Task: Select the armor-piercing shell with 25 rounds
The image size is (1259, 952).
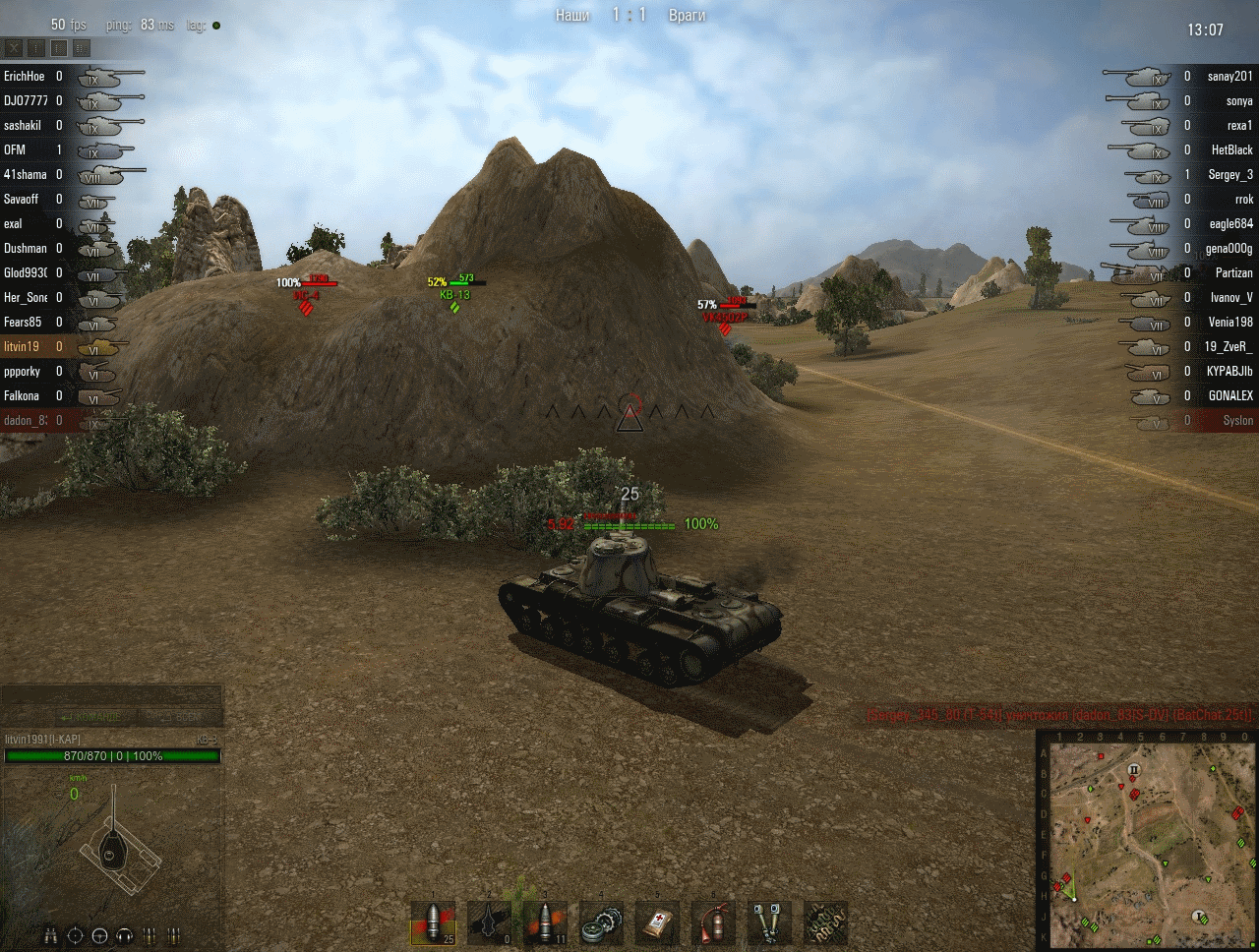Action: click(x=434, y=924)
